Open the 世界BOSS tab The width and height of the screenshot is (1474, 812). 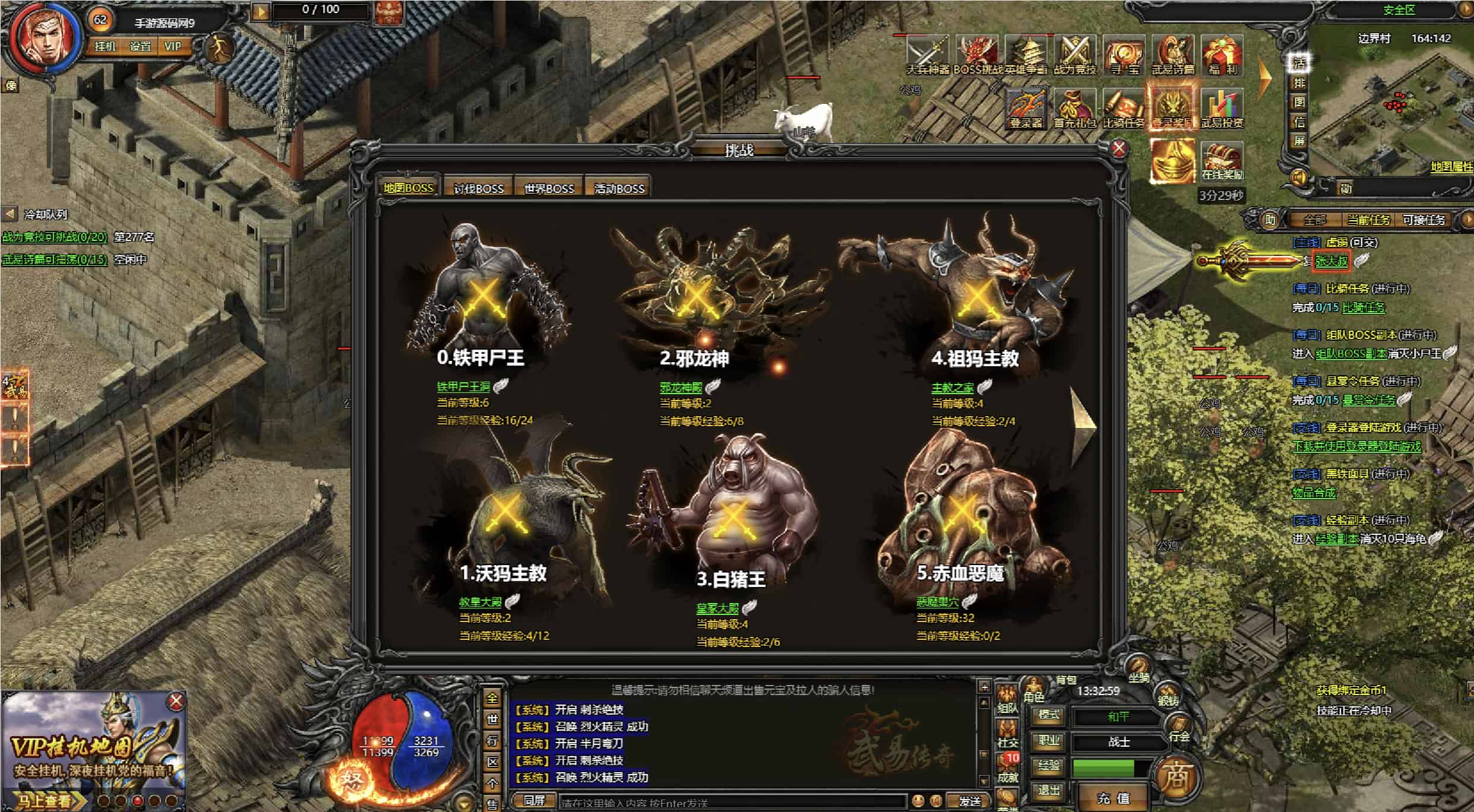(549, 188)
